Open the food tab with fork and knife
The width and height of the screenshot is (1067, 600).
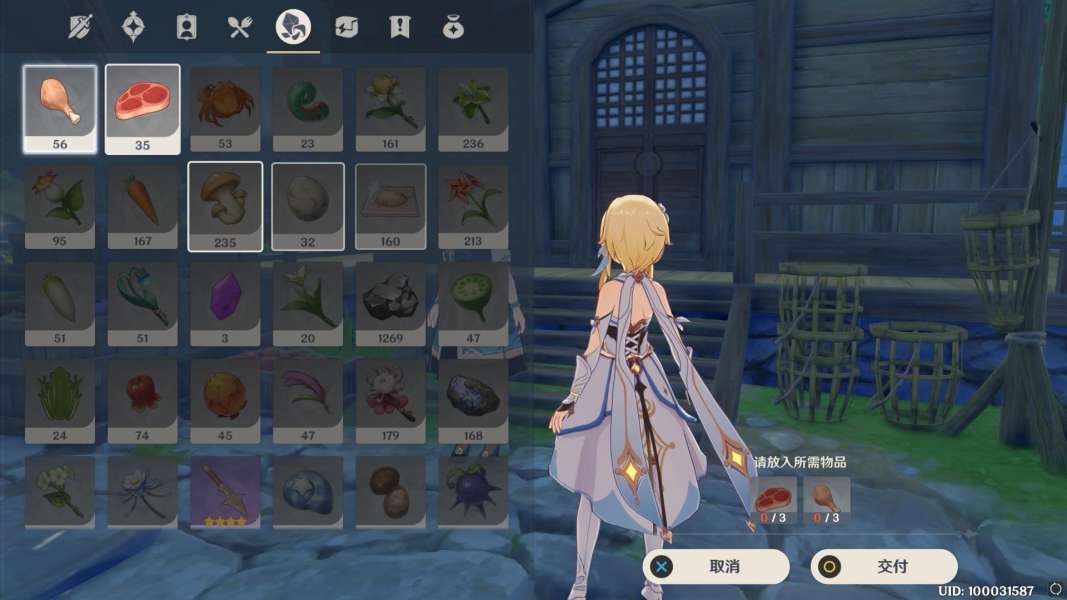point(239,27)
